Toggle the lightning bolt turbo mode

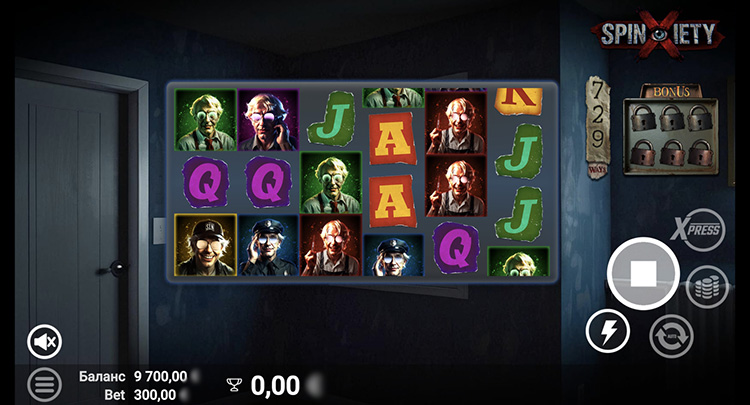607,330
